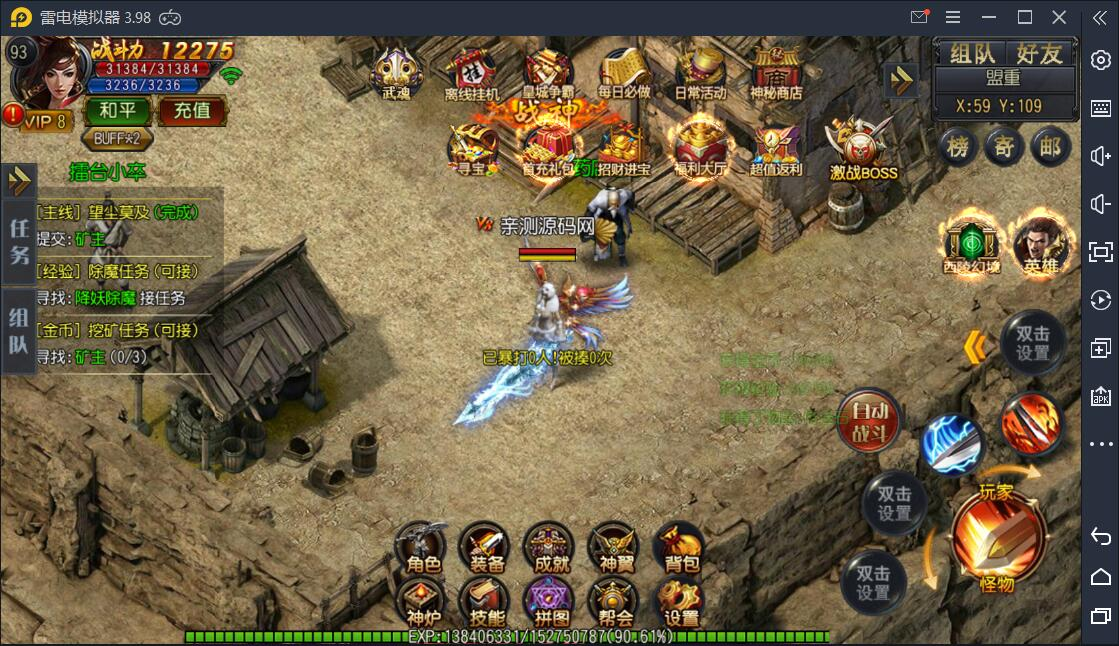The width and height of the screenshot is (1119, 646).
Task: Toggle 自动战斗 auto battle
Action: coord(869,420)
